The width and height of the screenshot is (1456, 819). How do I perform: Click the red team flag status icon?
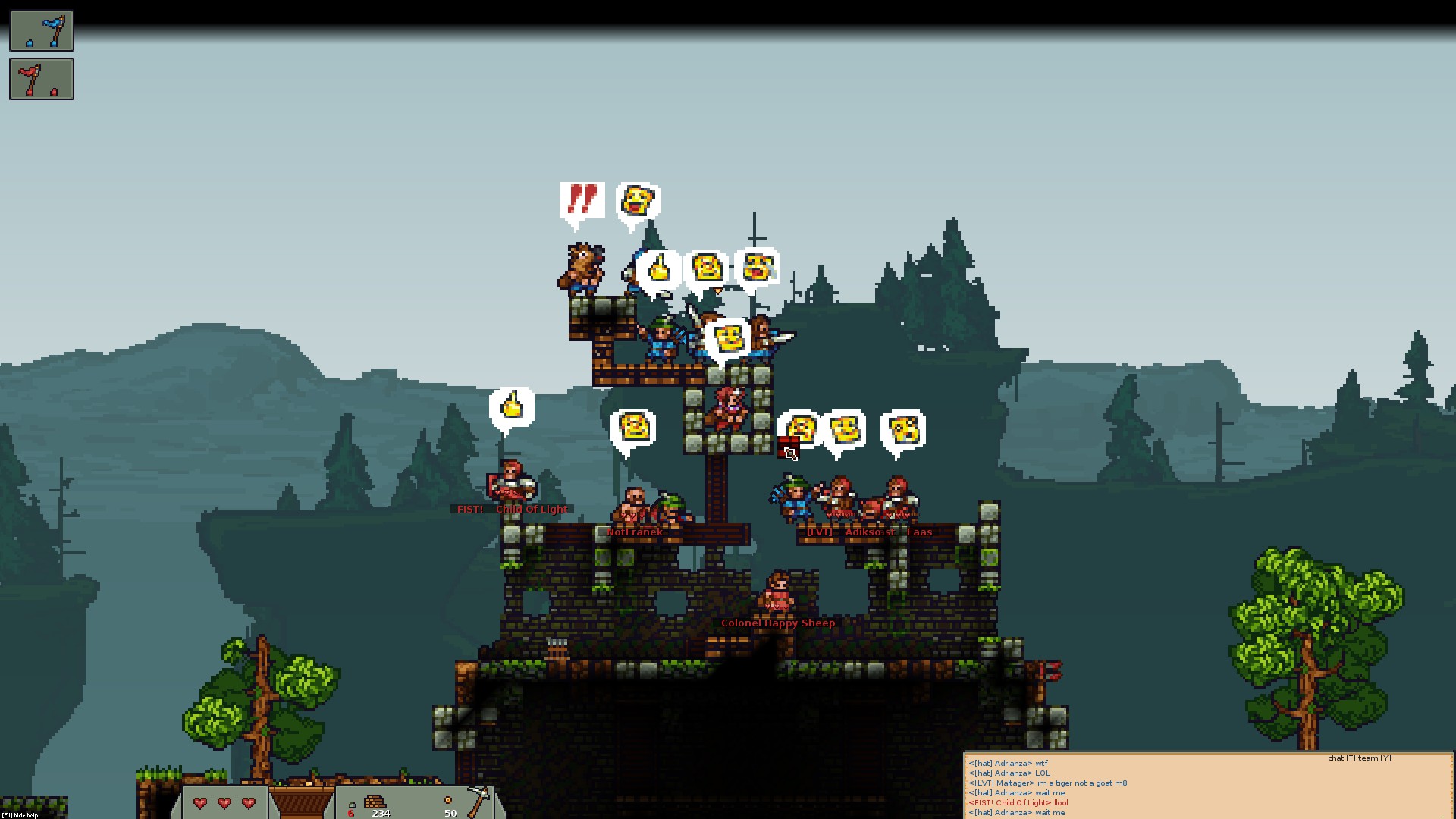coord(41,79)
